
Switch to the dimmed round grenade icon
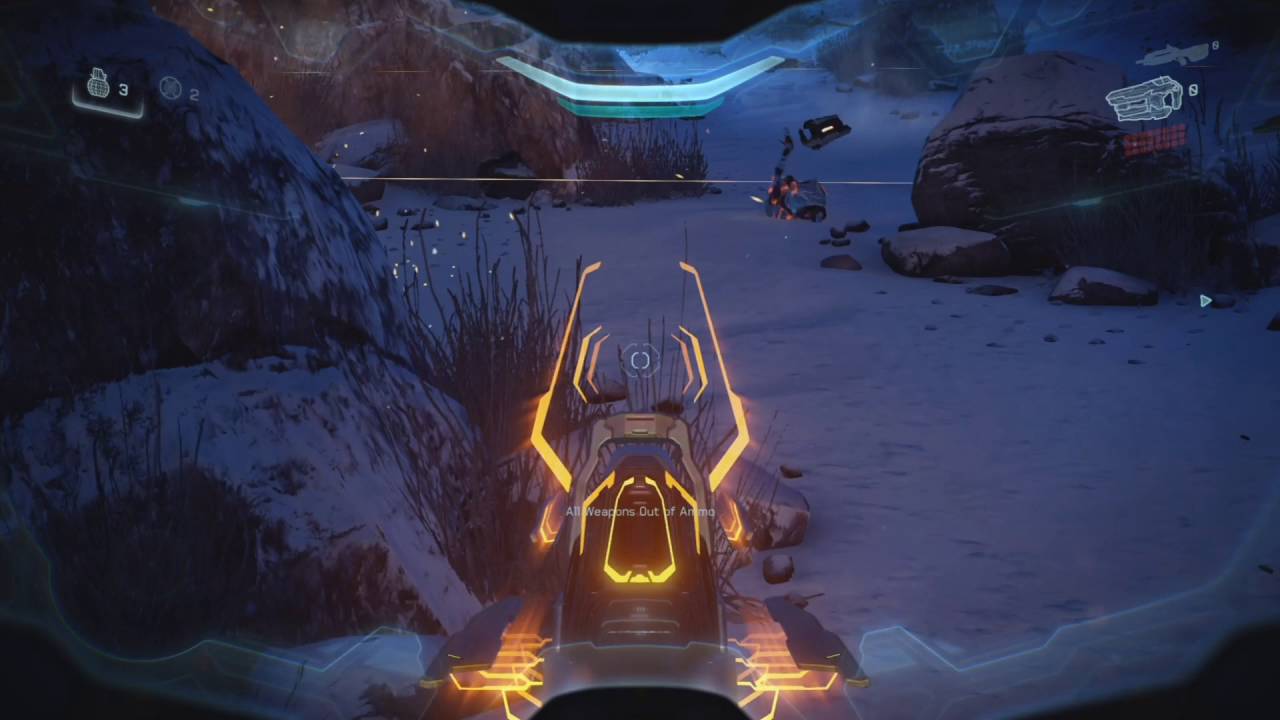(170, 88)
